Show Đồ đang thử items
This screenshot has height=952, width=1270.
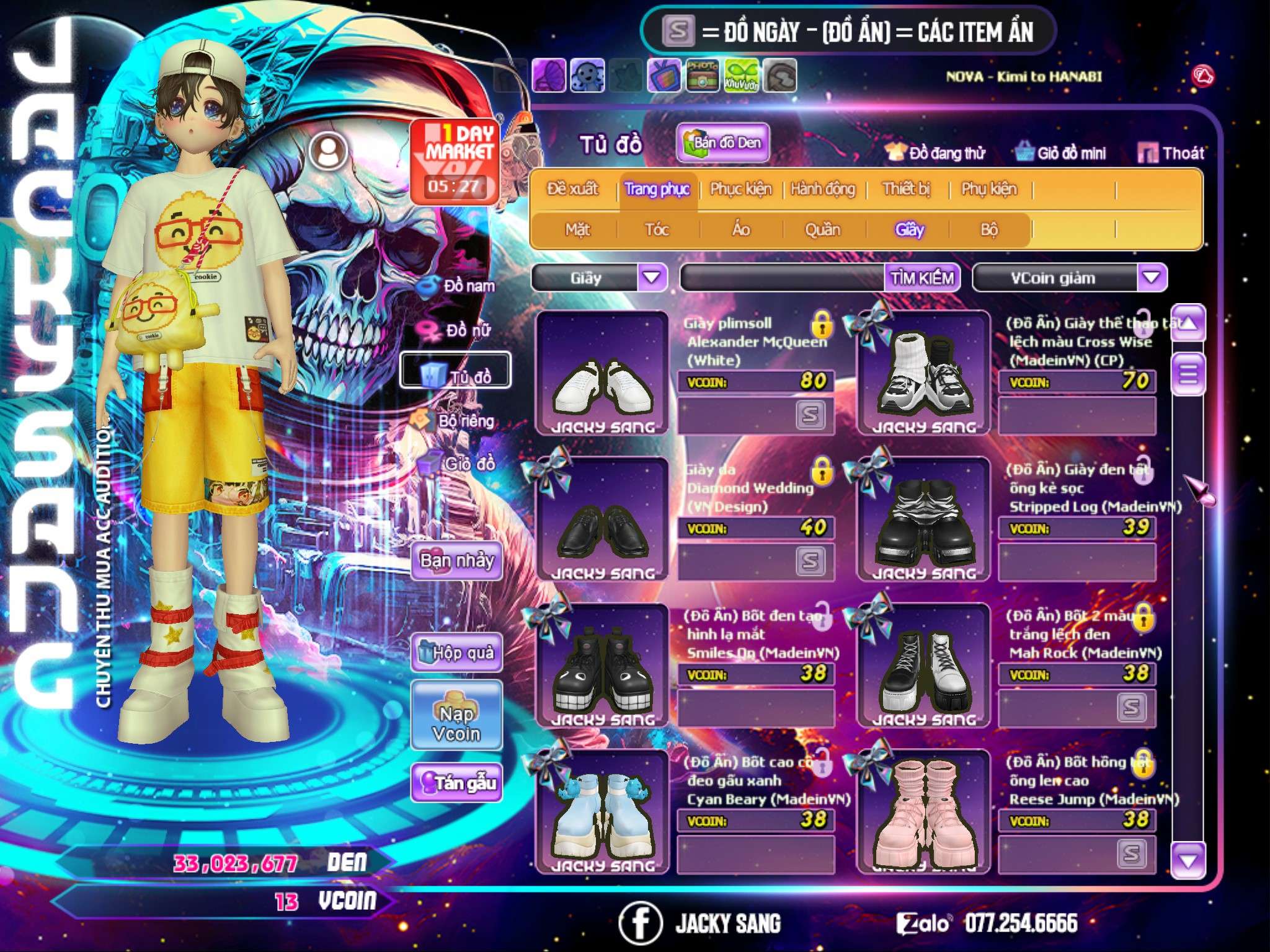pyautogui.click(x=936, y=152)
